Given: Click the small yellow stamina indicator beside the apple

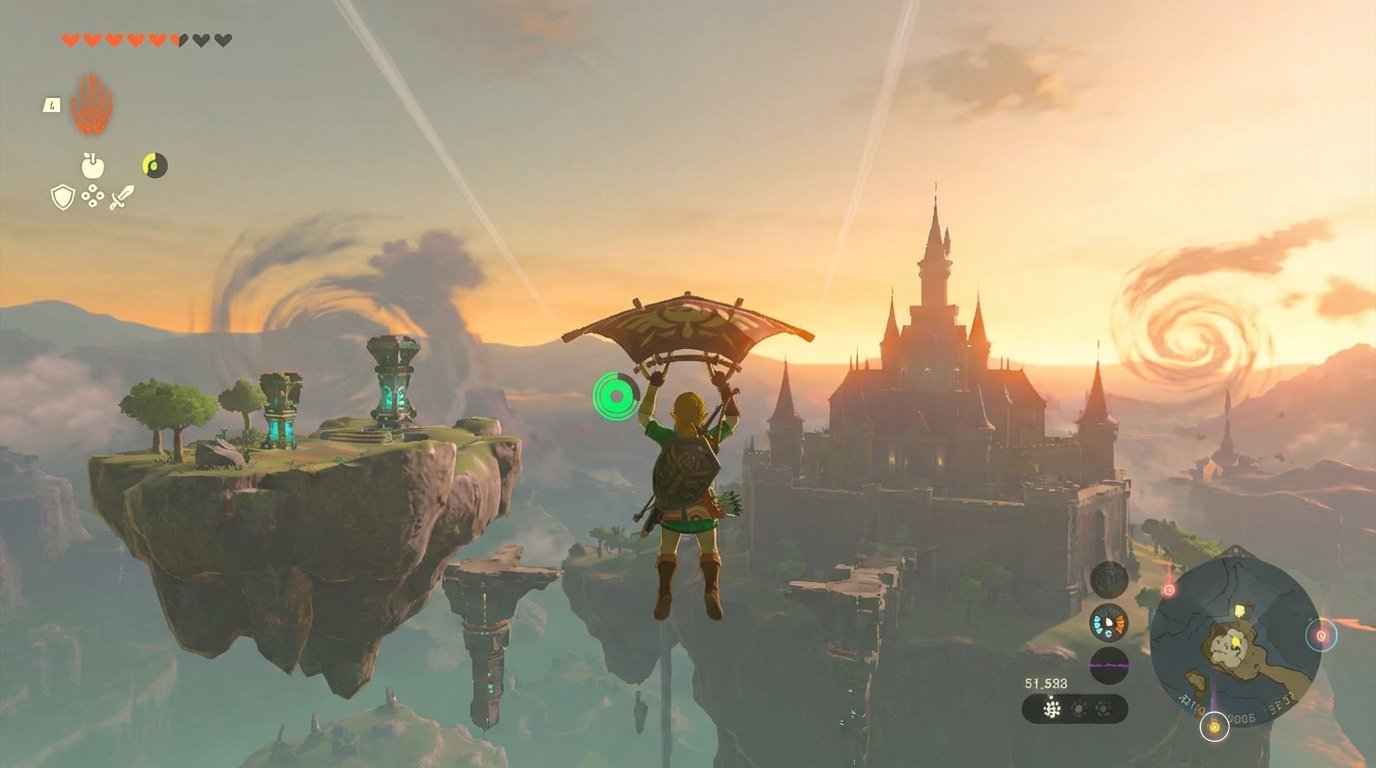Looking at the screenshot, I should 154,163.
